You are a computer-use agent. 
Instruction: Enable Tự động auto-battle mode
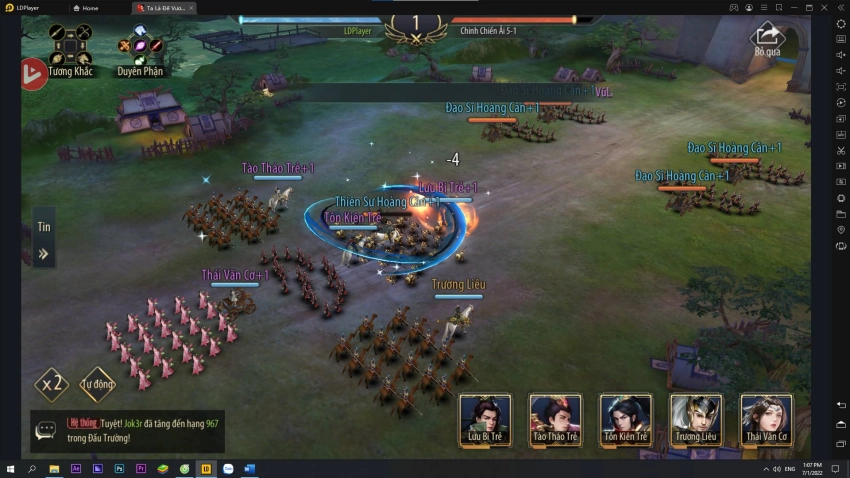pyautogui.click(x=98, y=384)
